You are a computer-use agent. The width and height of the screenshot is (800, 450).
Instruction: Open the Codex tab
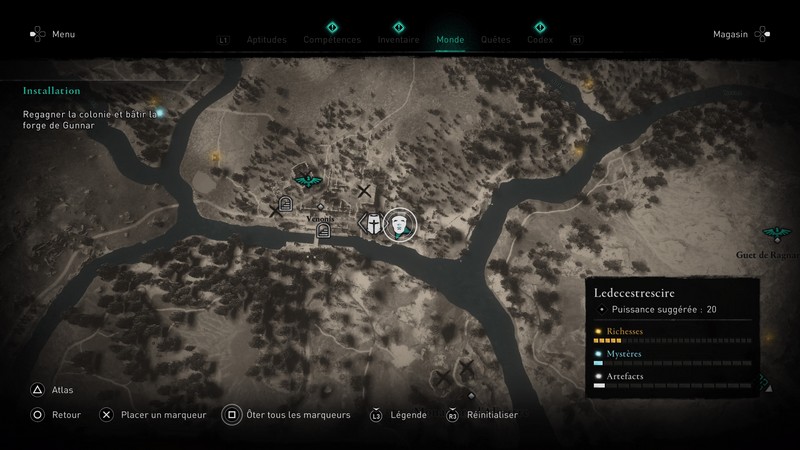pos(540,40)
